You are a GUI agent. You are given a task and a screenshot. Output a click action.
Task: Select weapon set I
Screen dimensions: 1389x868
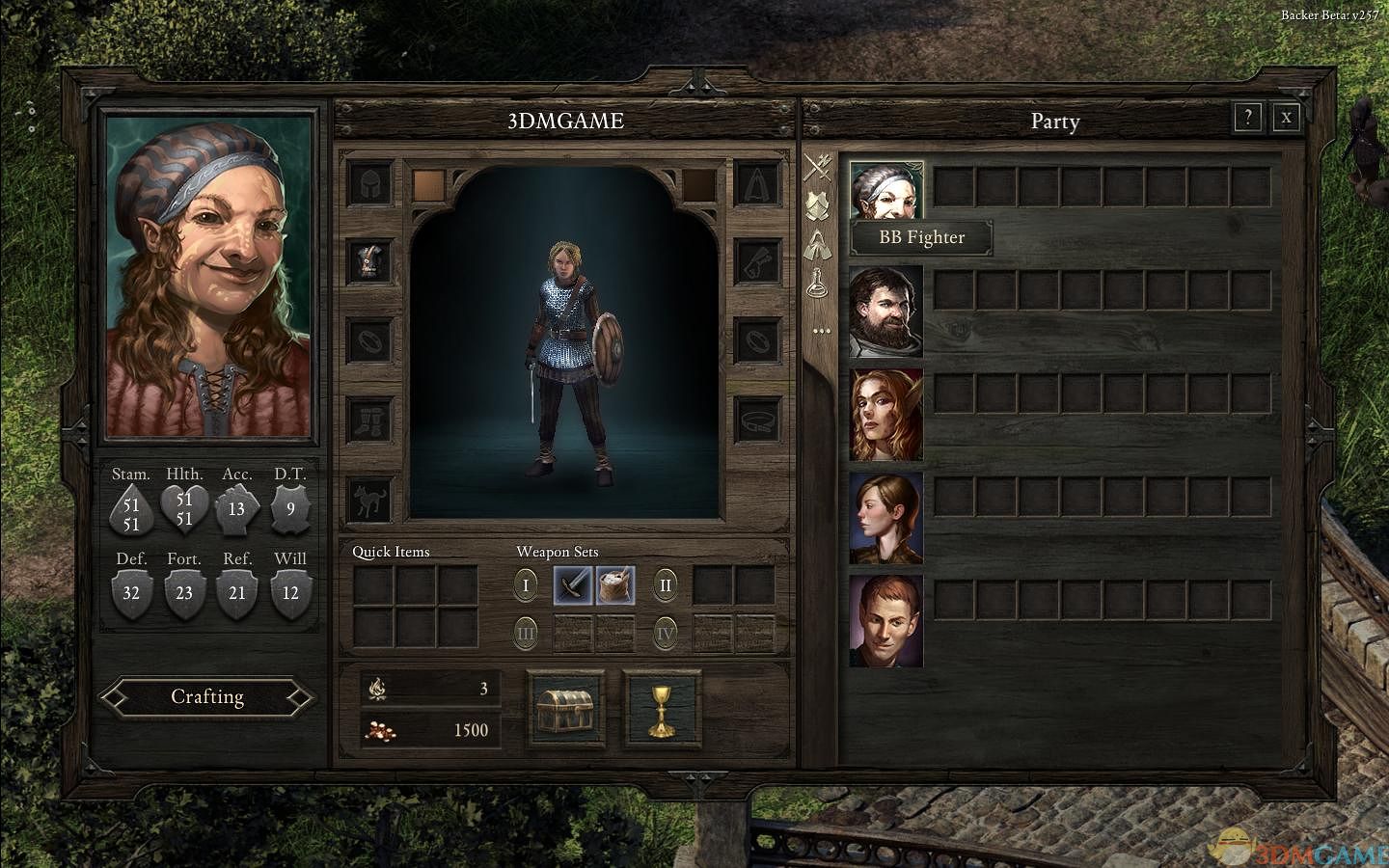pos(527,584)
